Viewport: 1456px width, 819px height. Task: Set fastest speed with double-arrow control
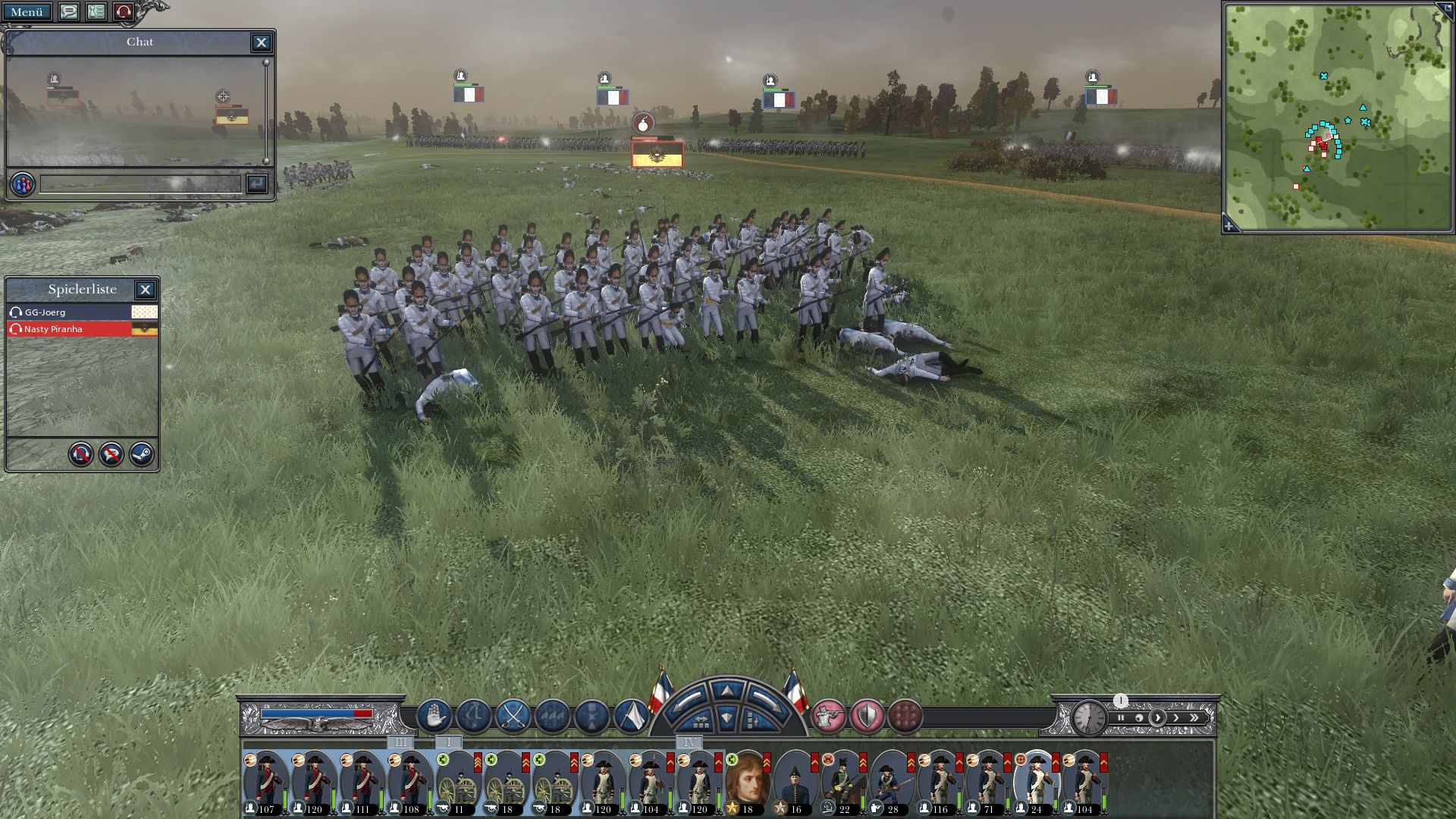coord(1194,717)
